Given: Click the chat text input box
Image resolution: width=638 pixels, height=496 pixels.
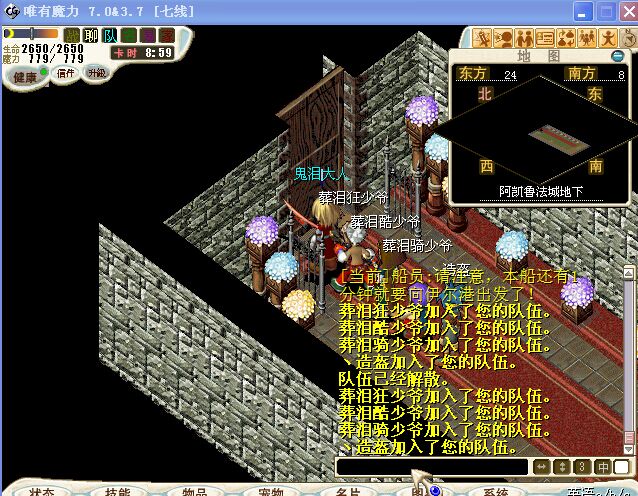Looking at the screenshot, I should [x=431, y=467].
